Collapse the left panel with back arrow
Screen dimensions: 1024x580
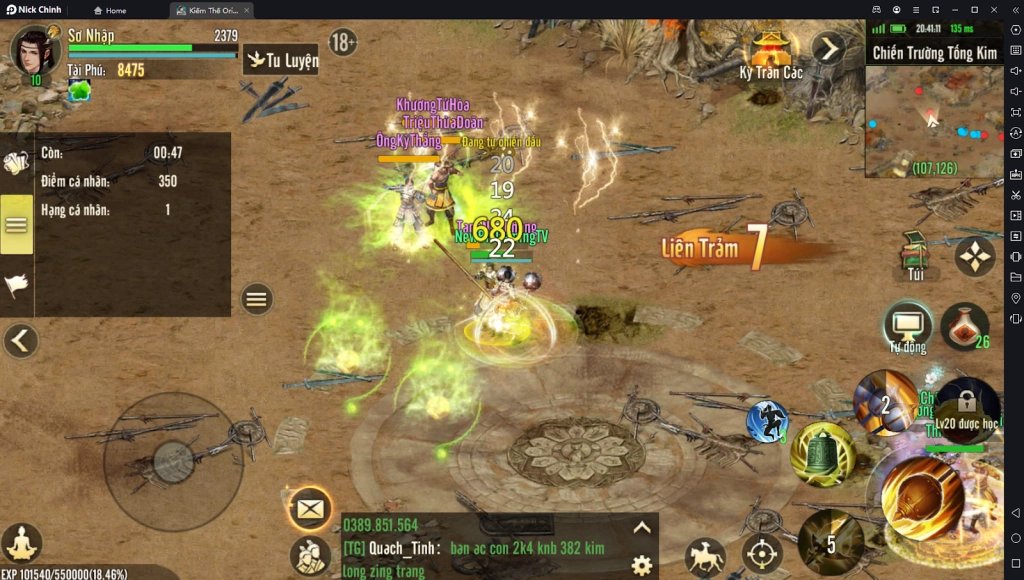point(20,341)
